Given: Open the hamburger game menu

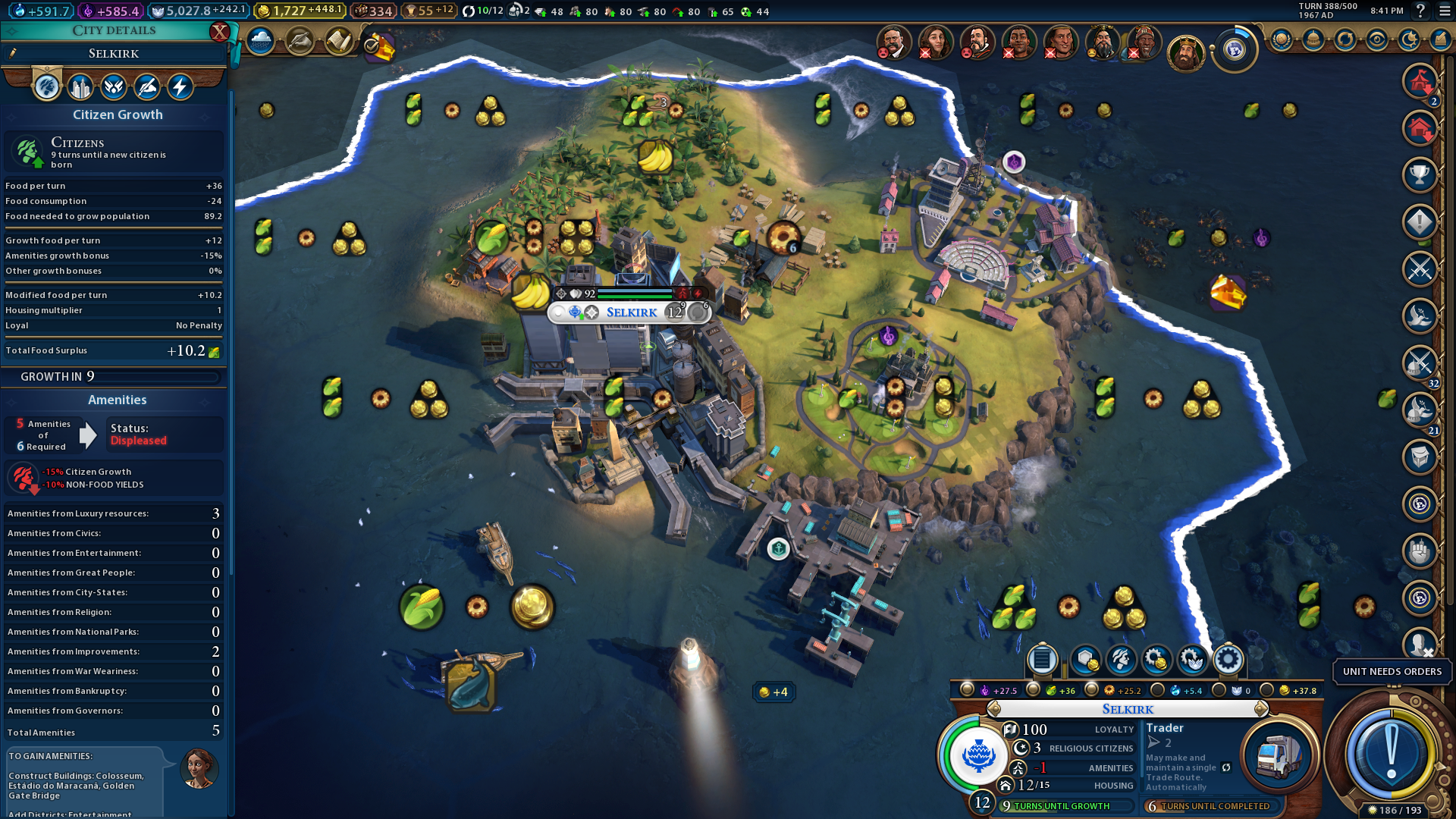Looking at the screenshot, I should (x=1442, y=11).
